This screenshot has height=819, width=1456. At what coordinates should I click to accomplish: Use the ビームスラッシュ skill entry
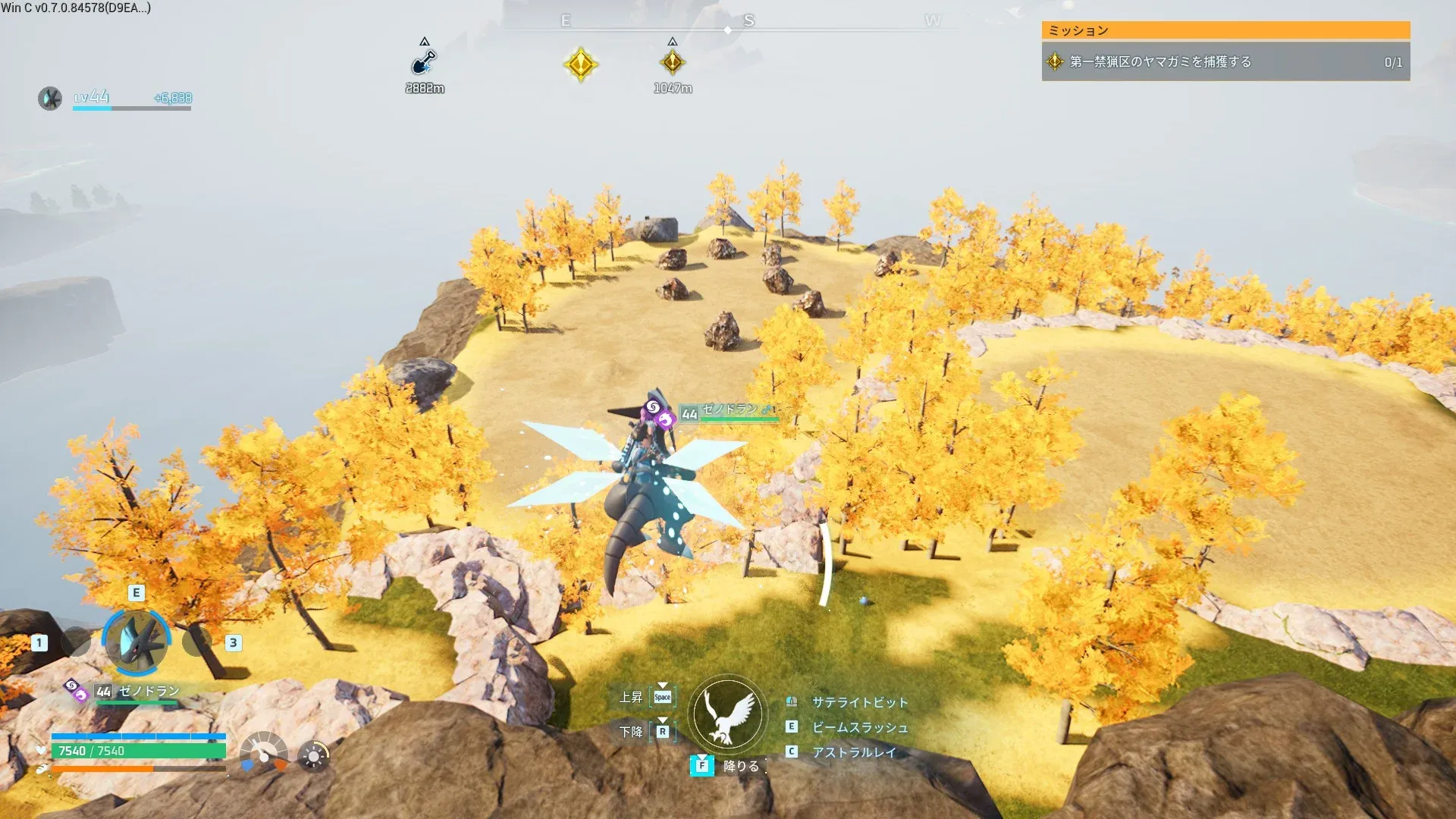[x=859, y=727]
